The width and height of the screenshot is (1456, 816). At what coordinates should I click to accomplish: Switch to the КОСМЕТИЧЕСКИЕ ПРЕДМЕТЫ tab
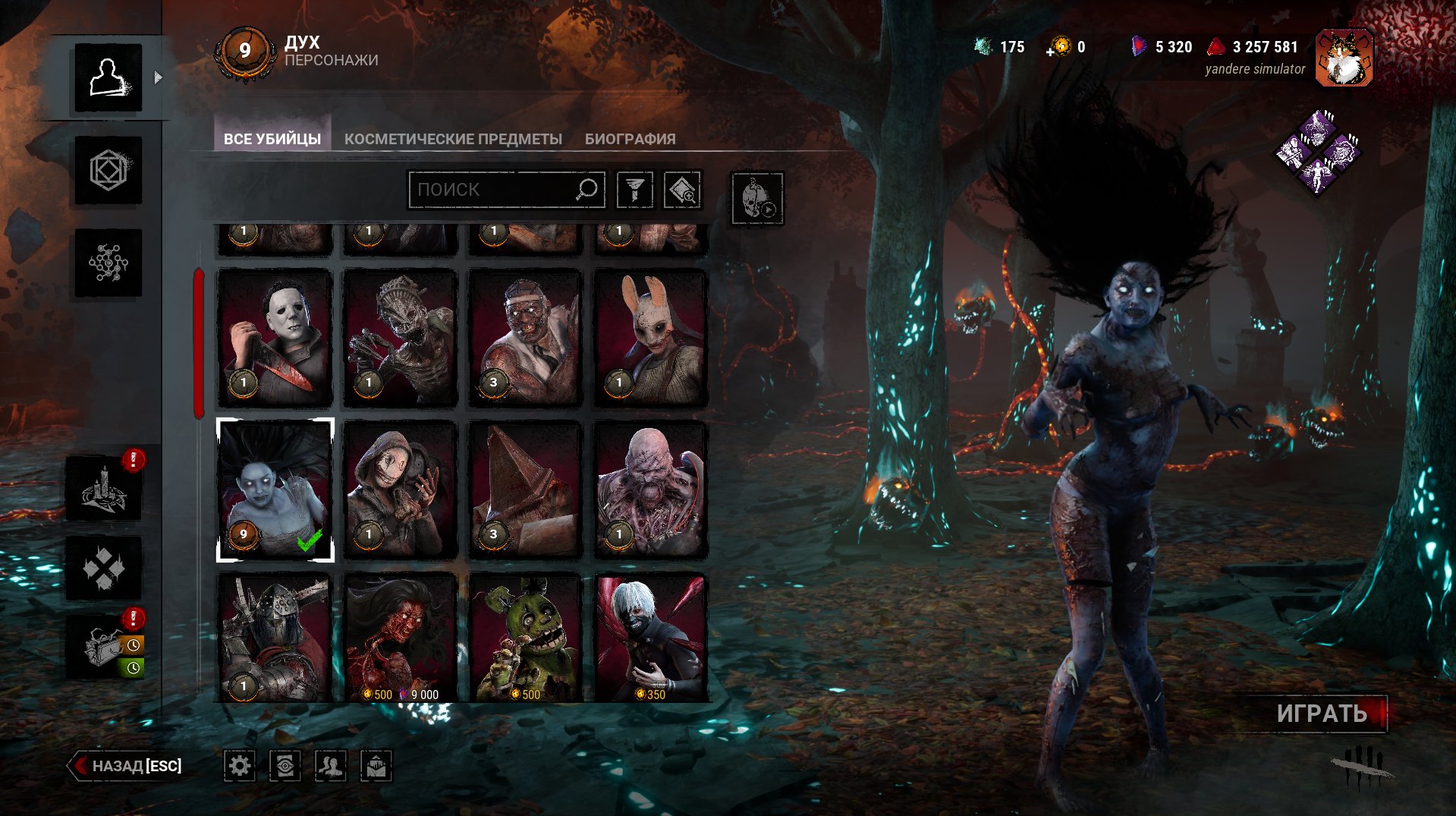point(453,139)
